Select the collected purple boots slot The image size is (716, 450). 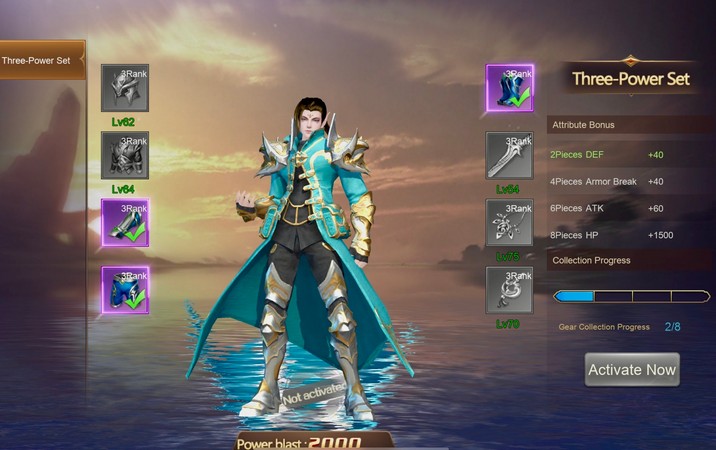click(125, 222)
